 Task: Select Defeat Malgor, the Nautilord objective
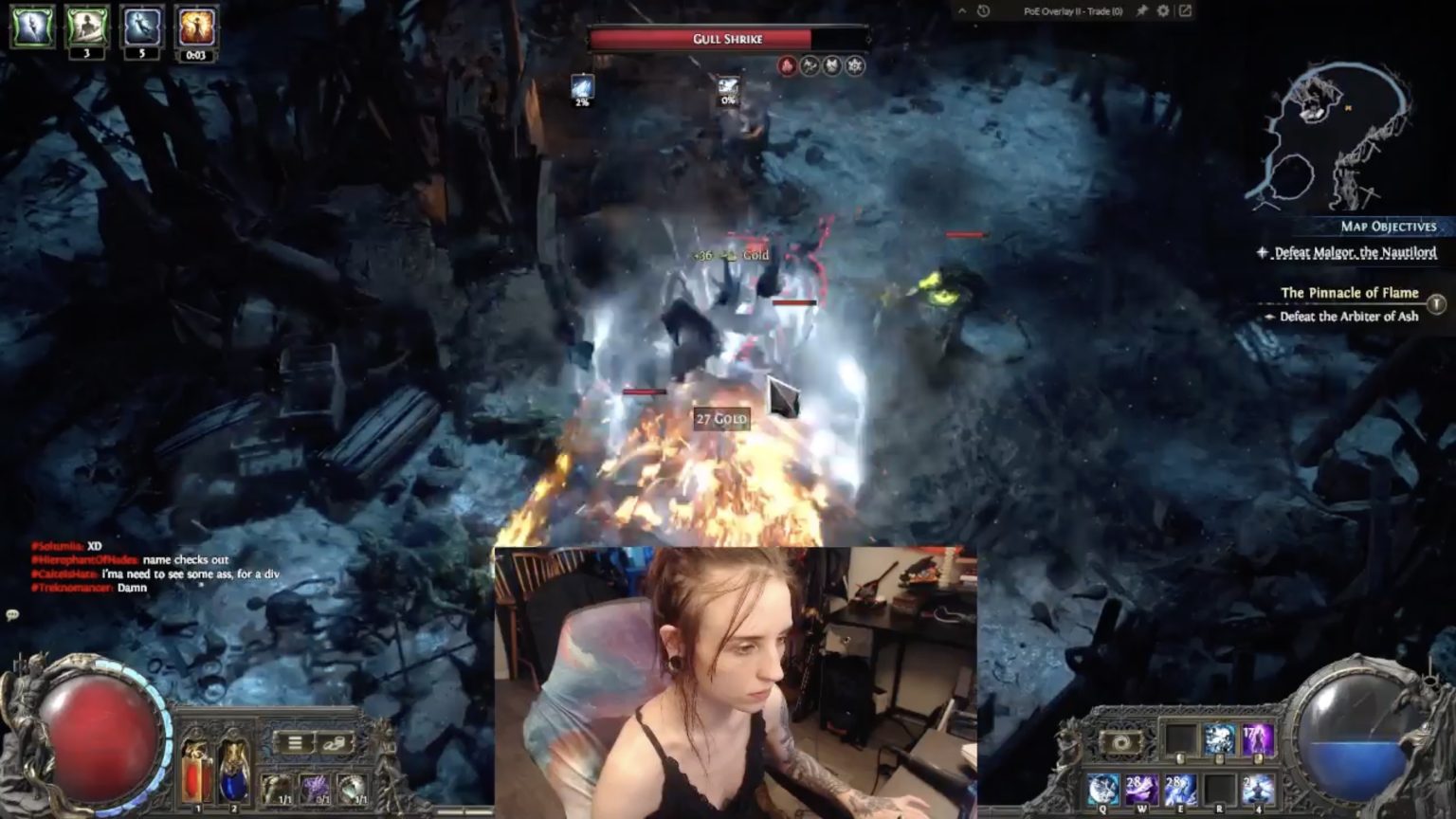click(1355, 252)
